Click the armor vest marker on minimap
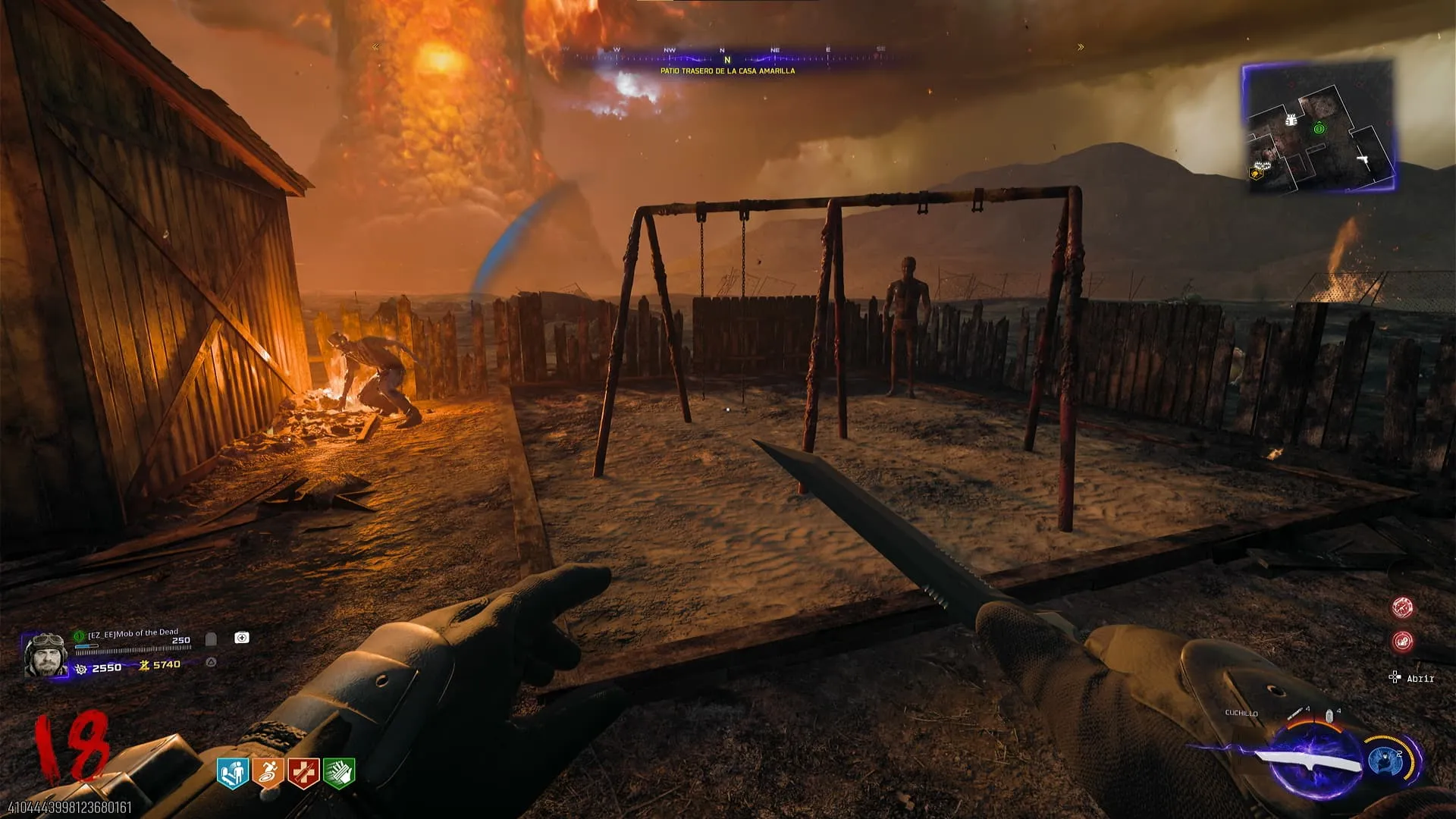Viewport: 1456px width, 819px height. tap(1290, 120)
